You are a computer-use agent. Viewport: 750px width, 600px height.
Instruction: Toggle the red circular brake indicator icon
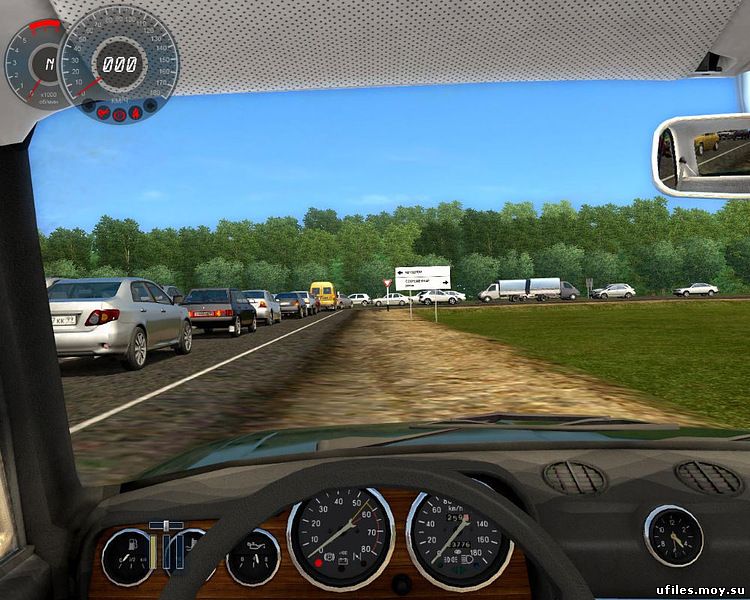tap(119, 115)
